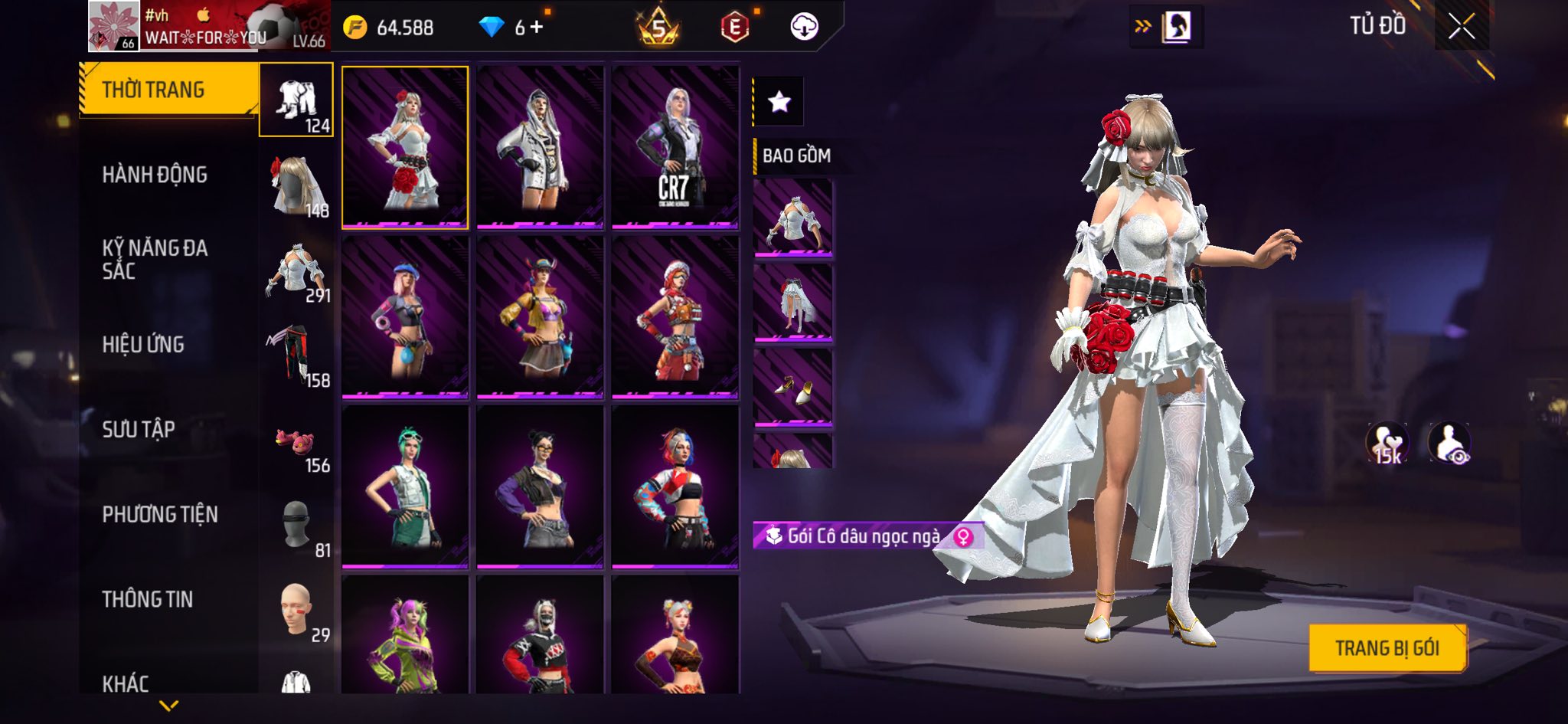Click the Trang Bị Gói equip button
The height and width of the screenshot is (724, 1568).
coord(1387,648)
